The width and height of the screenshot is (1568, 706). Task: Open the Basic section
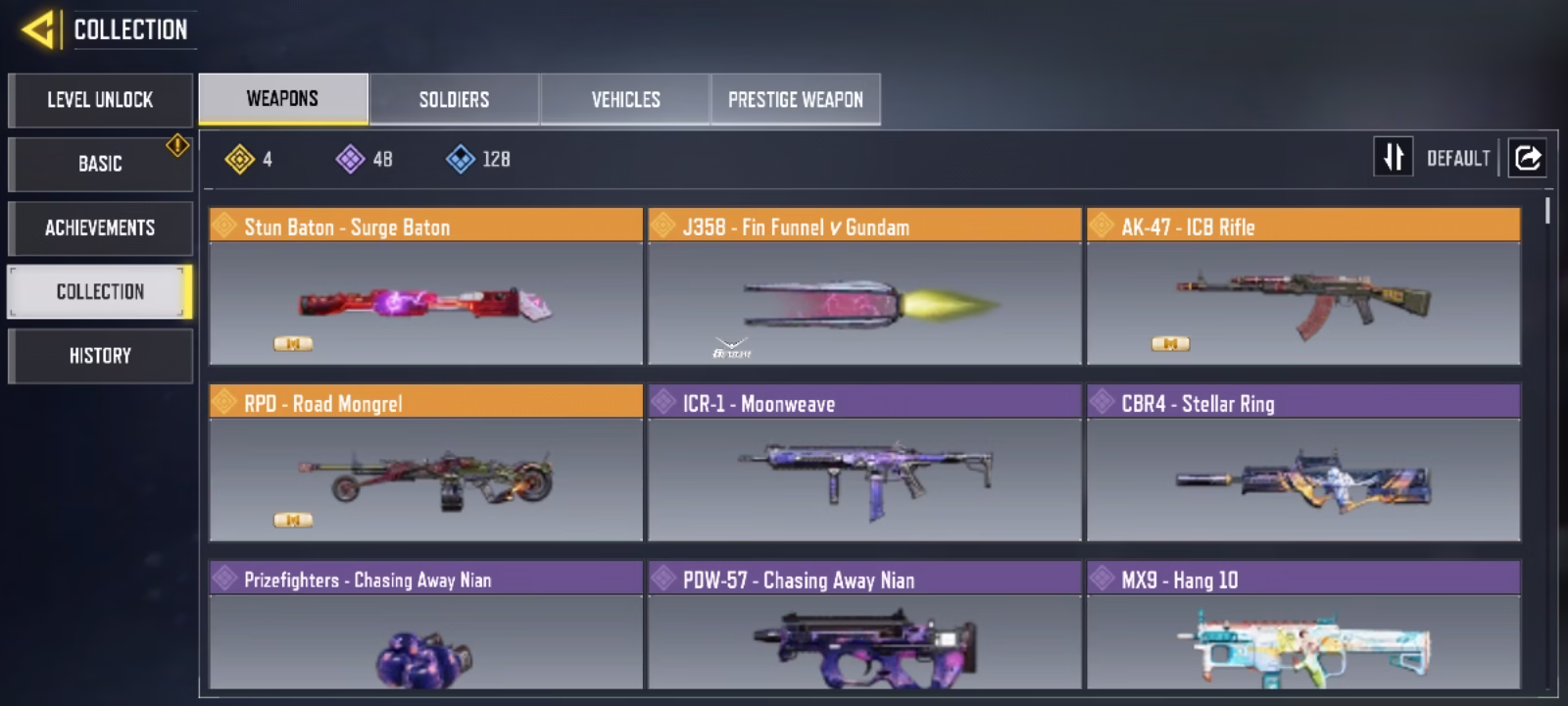(100, 164)
